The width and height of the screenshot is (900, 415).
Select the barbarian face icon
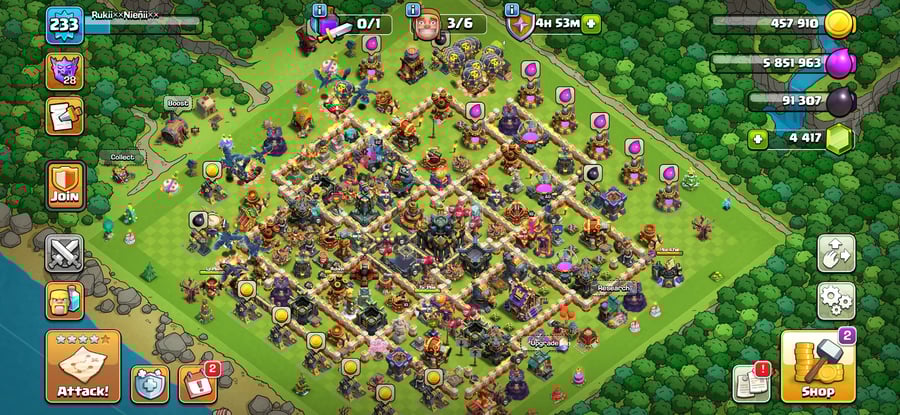[65, 301]
